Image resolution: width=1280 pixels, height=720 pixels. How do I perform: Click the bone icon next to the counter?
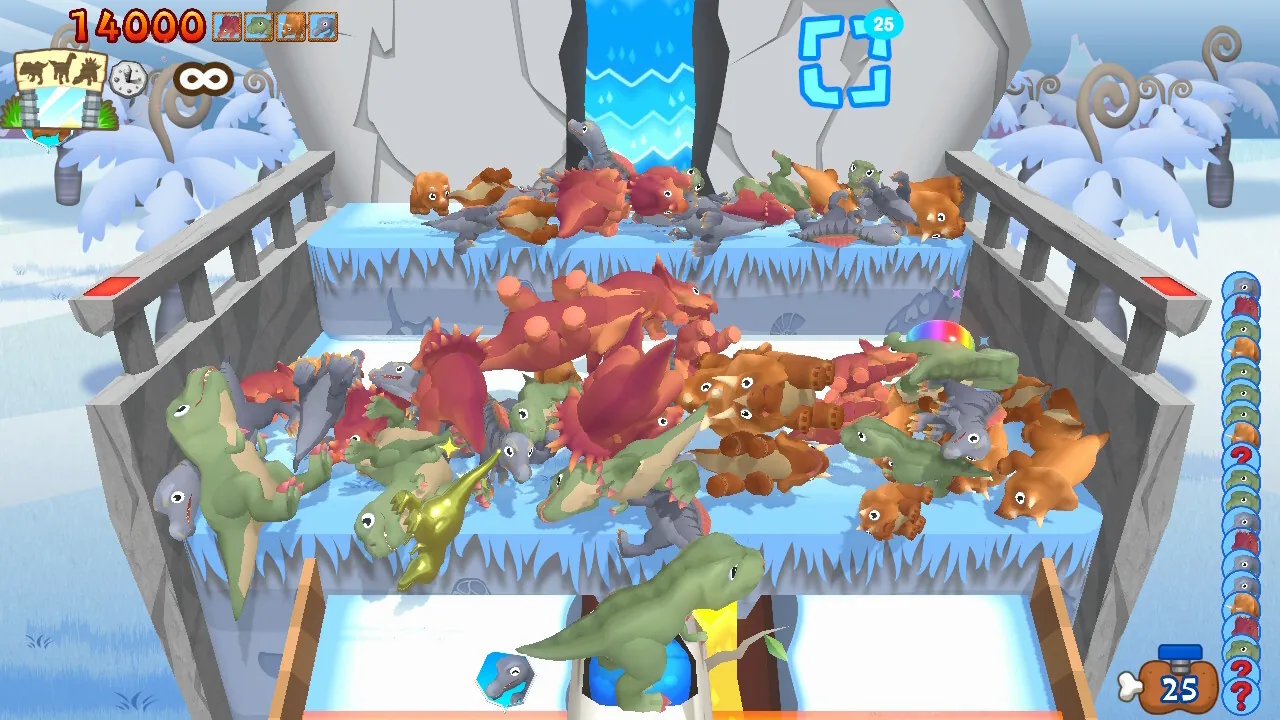point(1131,687)
